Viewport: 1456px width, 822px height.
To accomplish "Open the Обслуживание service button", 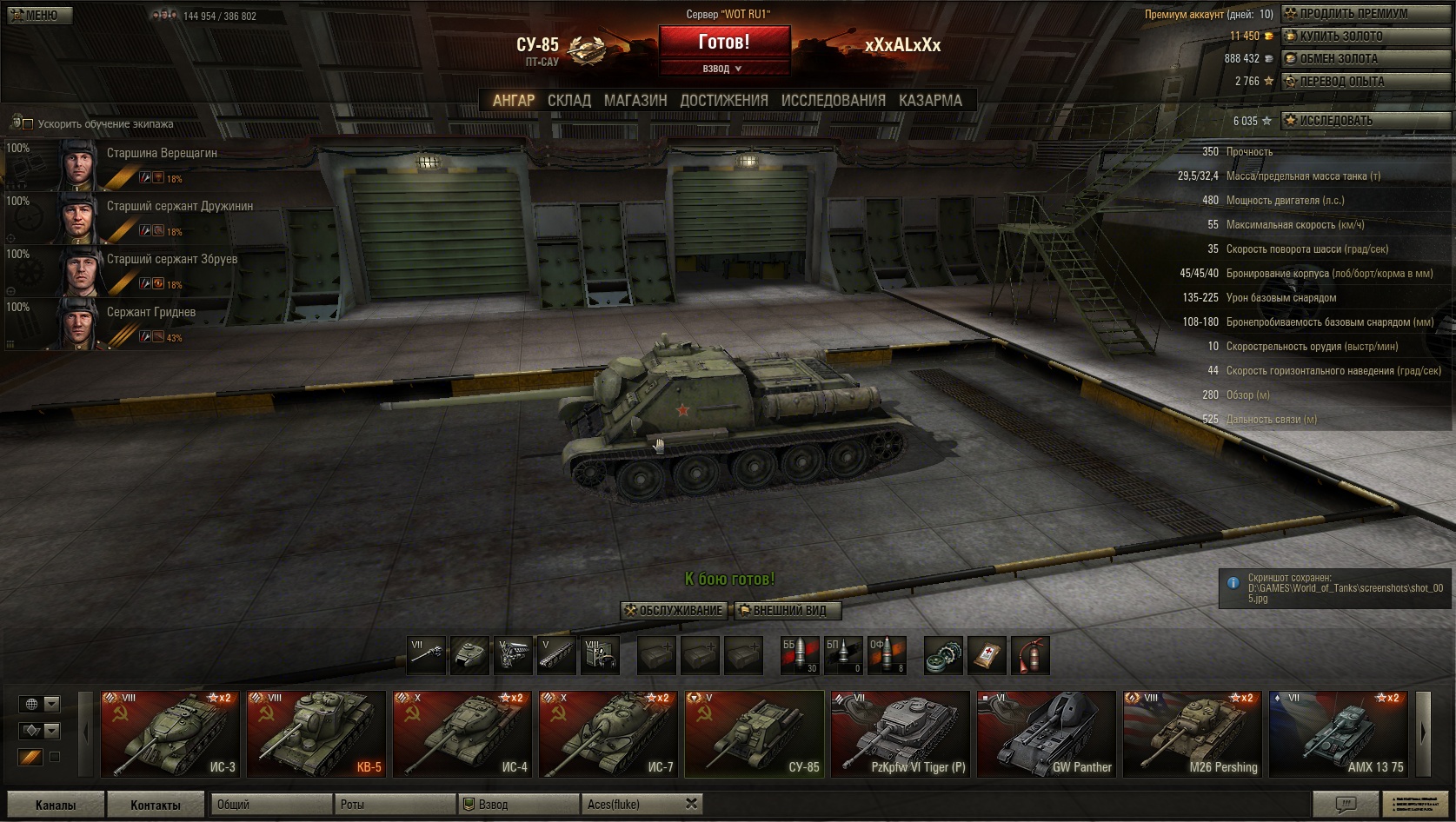I will (x=673, y=610).
